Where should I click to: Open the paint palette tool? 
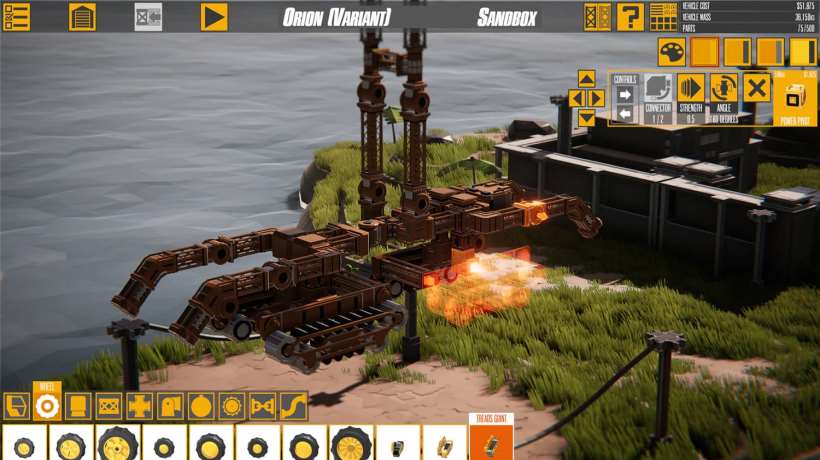(x=671, y=52)
